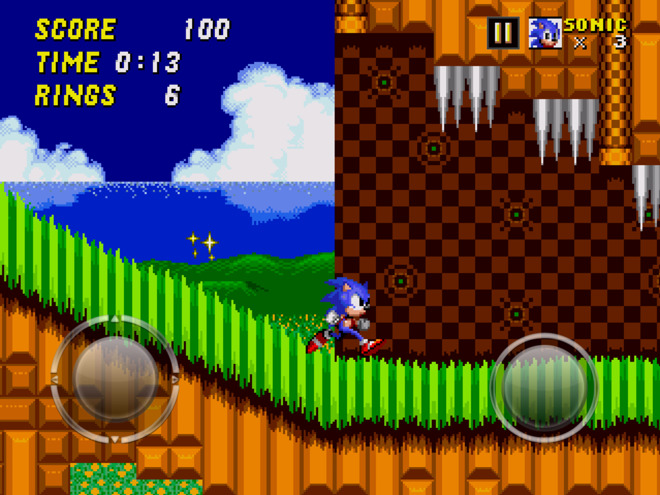
Task: Tap the round jump button
Action: pos(544,385)
